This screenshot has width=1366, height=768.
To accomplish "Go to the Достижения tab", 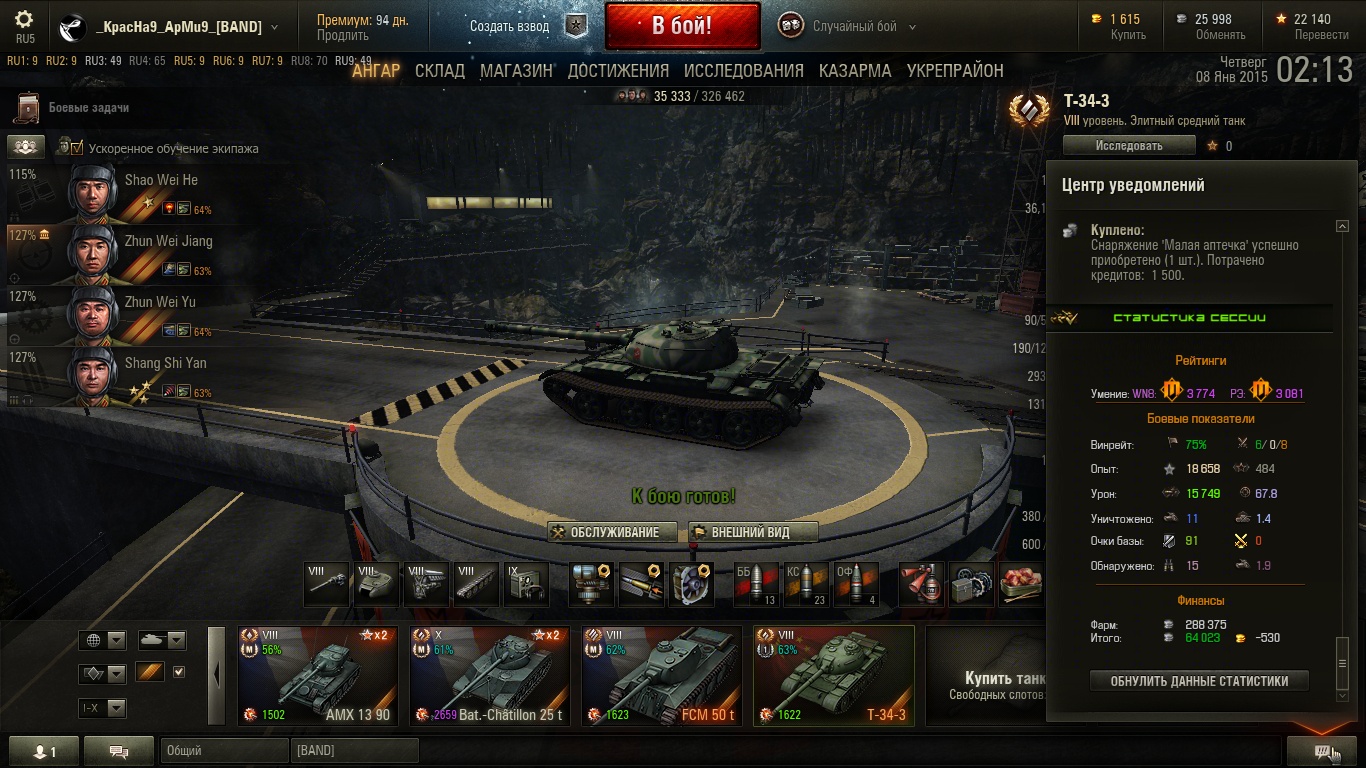I will tap(618, 71).
